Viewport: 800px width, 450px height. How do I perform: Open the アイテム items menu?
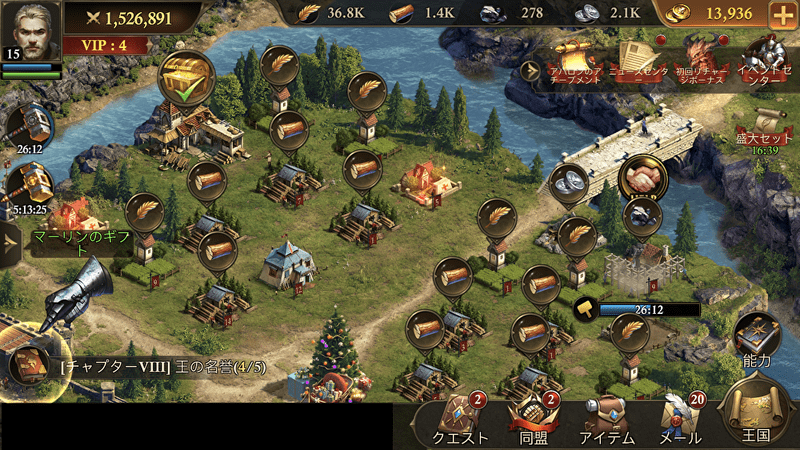pos(607,420)
